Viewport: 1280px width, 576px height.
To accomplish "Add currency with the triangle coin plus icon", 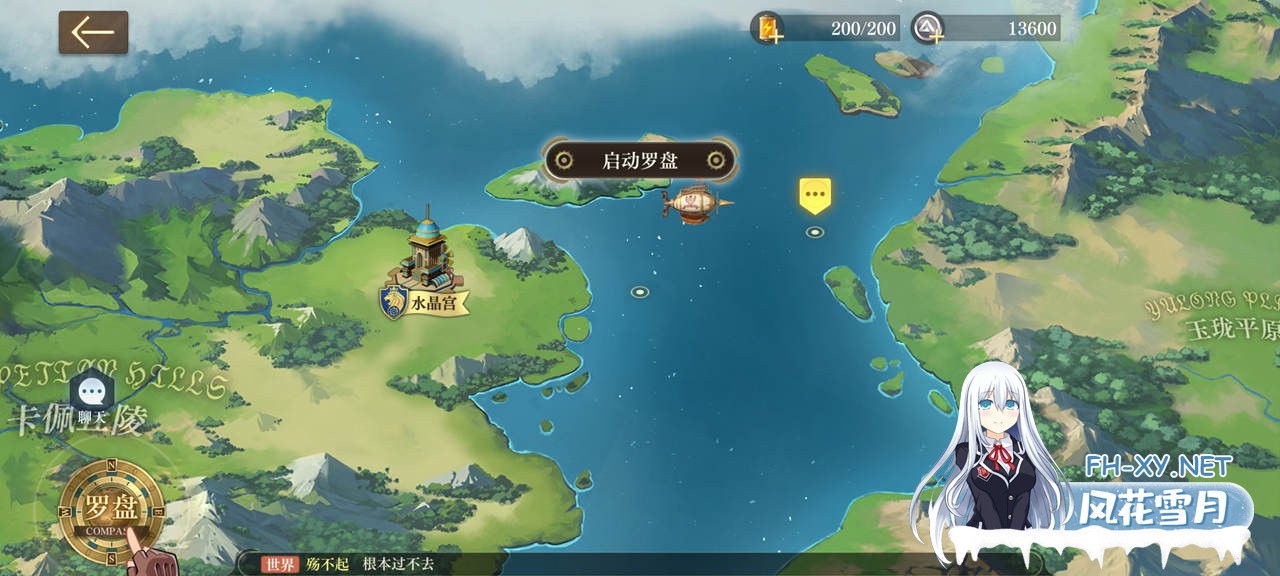I will pos(929,28).
